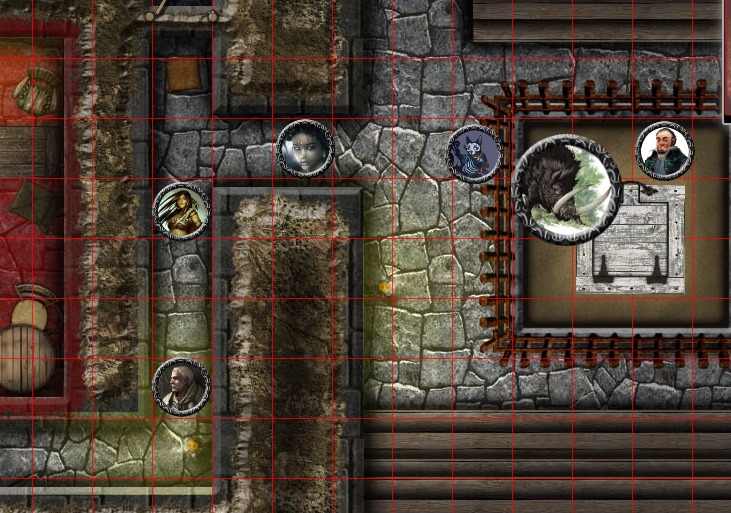Select the blue cat-like creature token
Viewport: 731px width, 513px height.
point(474,154)
